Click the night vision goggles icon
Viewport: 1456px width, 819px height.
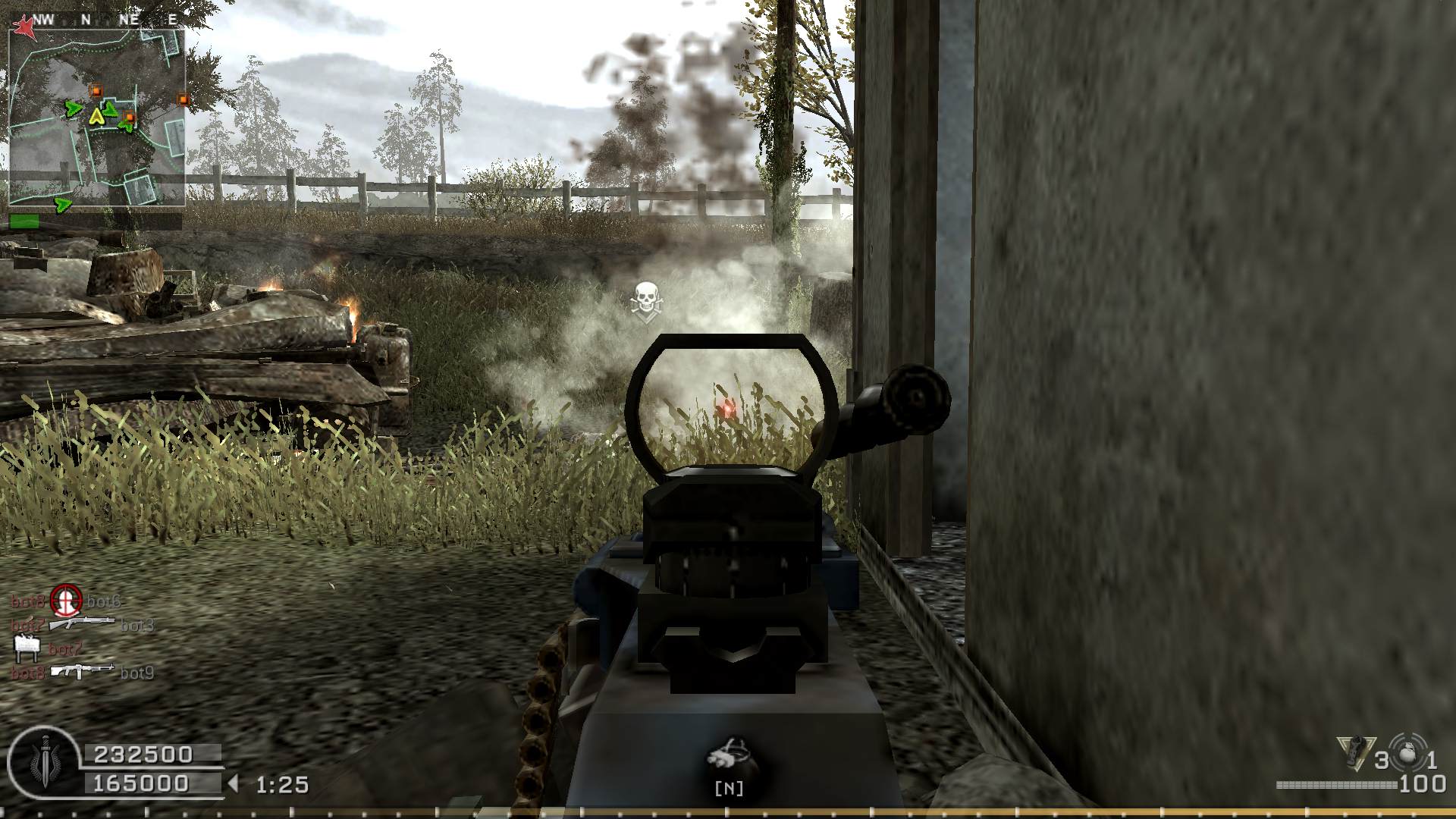pos(728,755)
